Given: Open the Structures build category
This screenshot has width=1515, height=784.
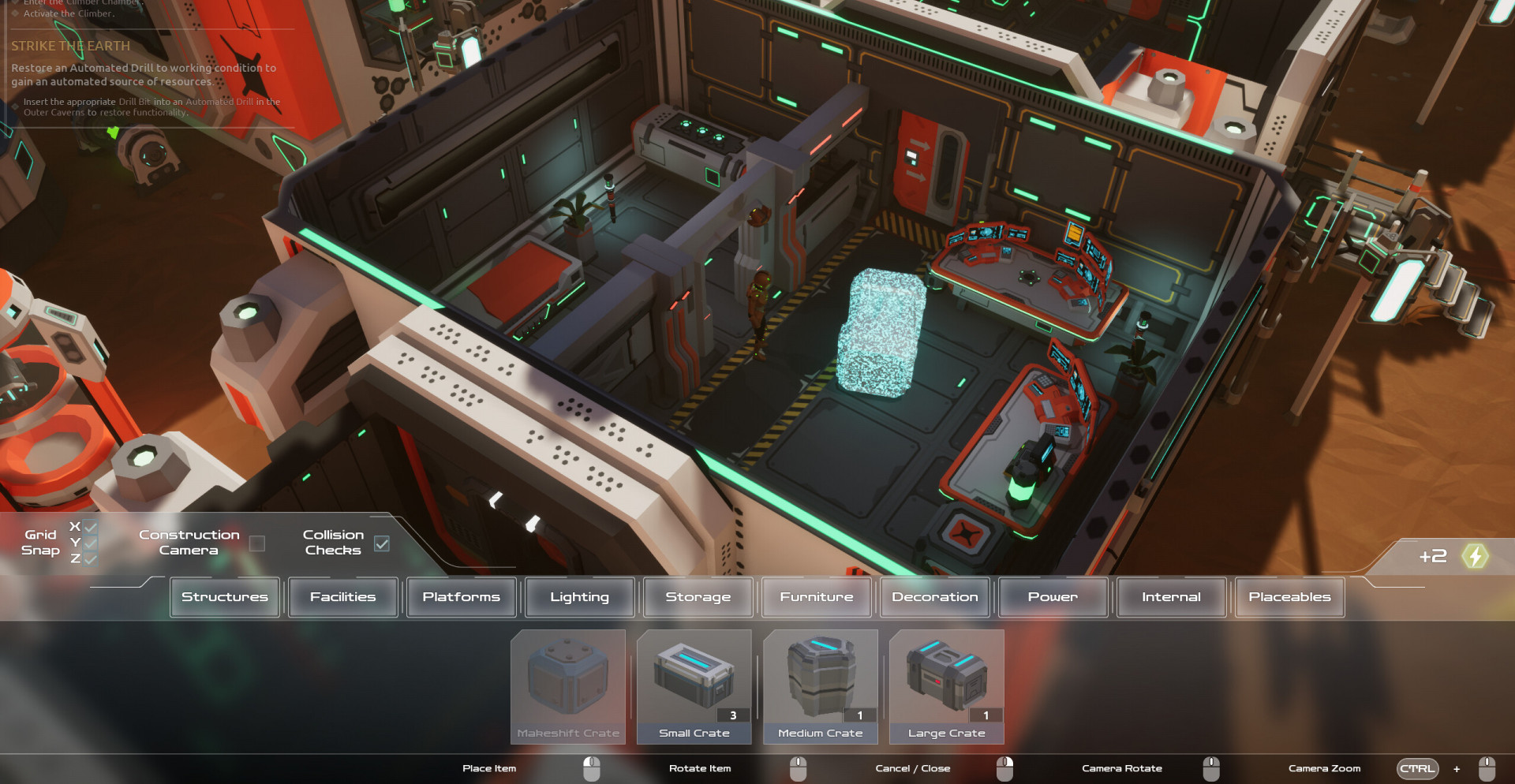Looking at the screenshot, I should pos(225,597).
